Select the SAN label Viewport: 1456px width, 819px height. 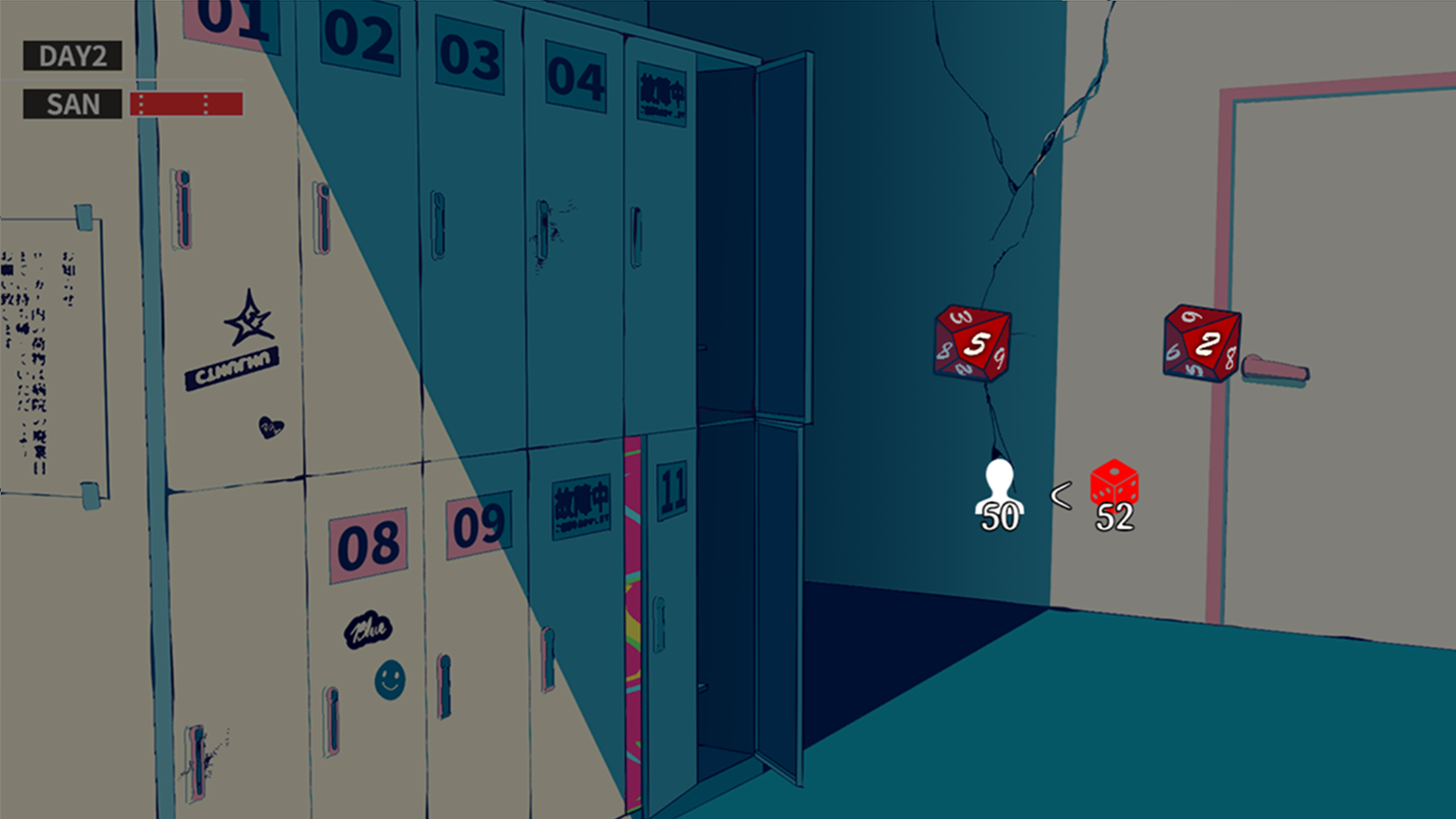[x=71, y=104]
